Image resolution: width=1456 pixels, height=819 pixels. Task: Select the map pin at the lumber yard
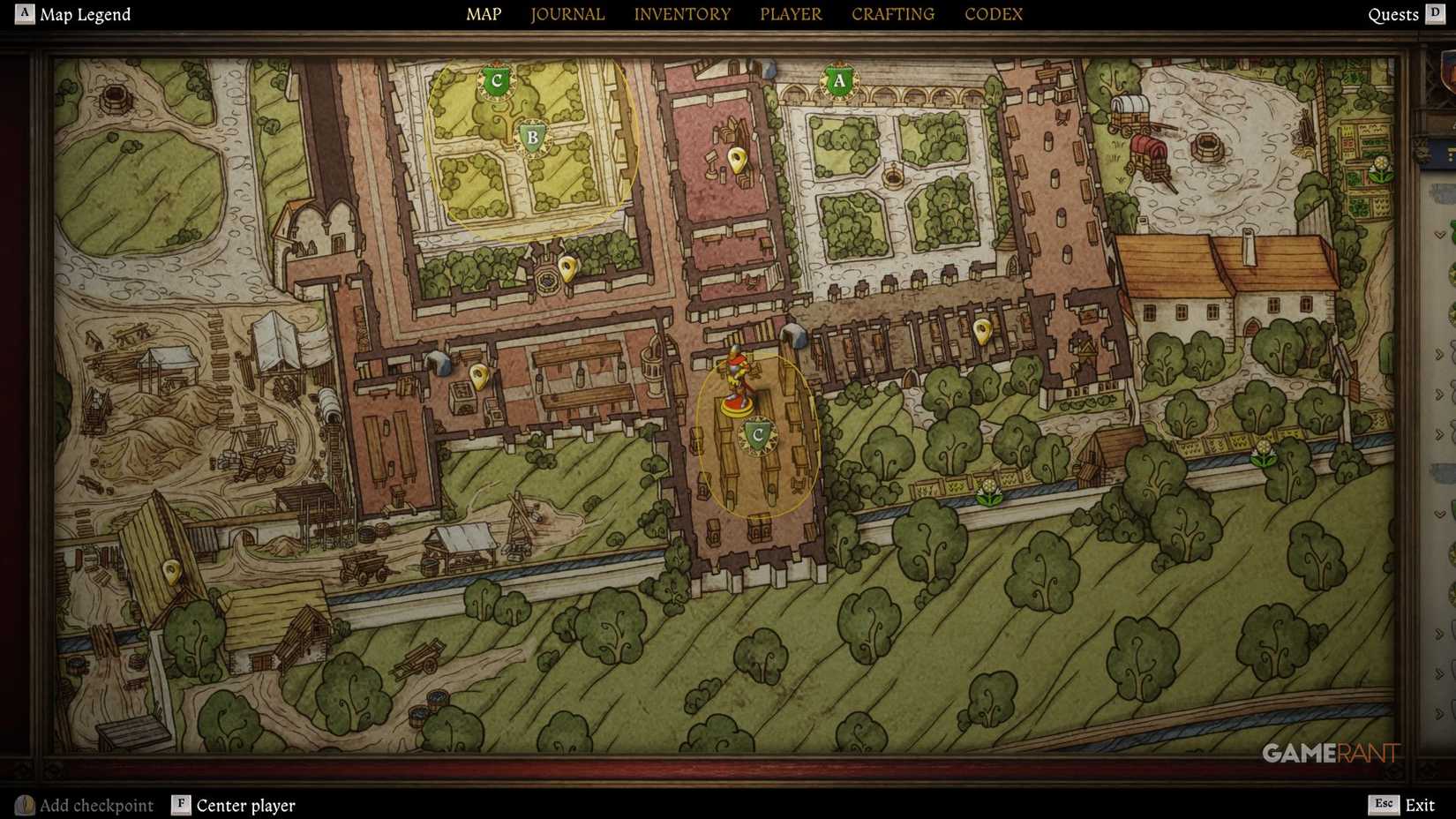click(x=172, y=570)
